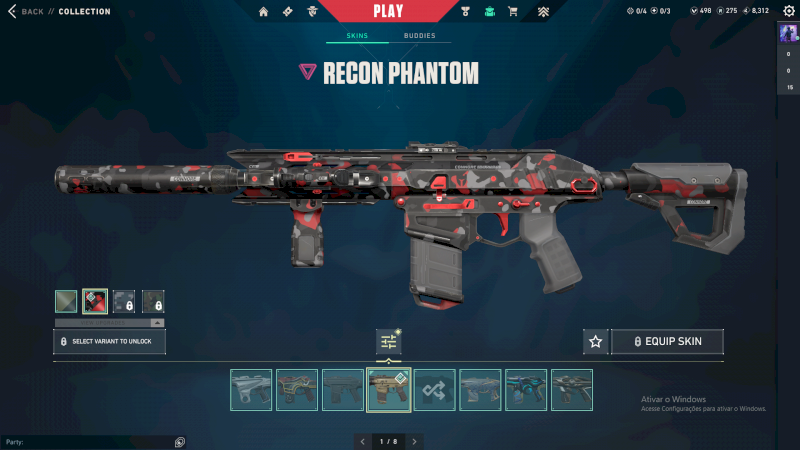800x450 pixels.
Task: Equip the Recon Phantom skin
Action: (x=667, y=342)
